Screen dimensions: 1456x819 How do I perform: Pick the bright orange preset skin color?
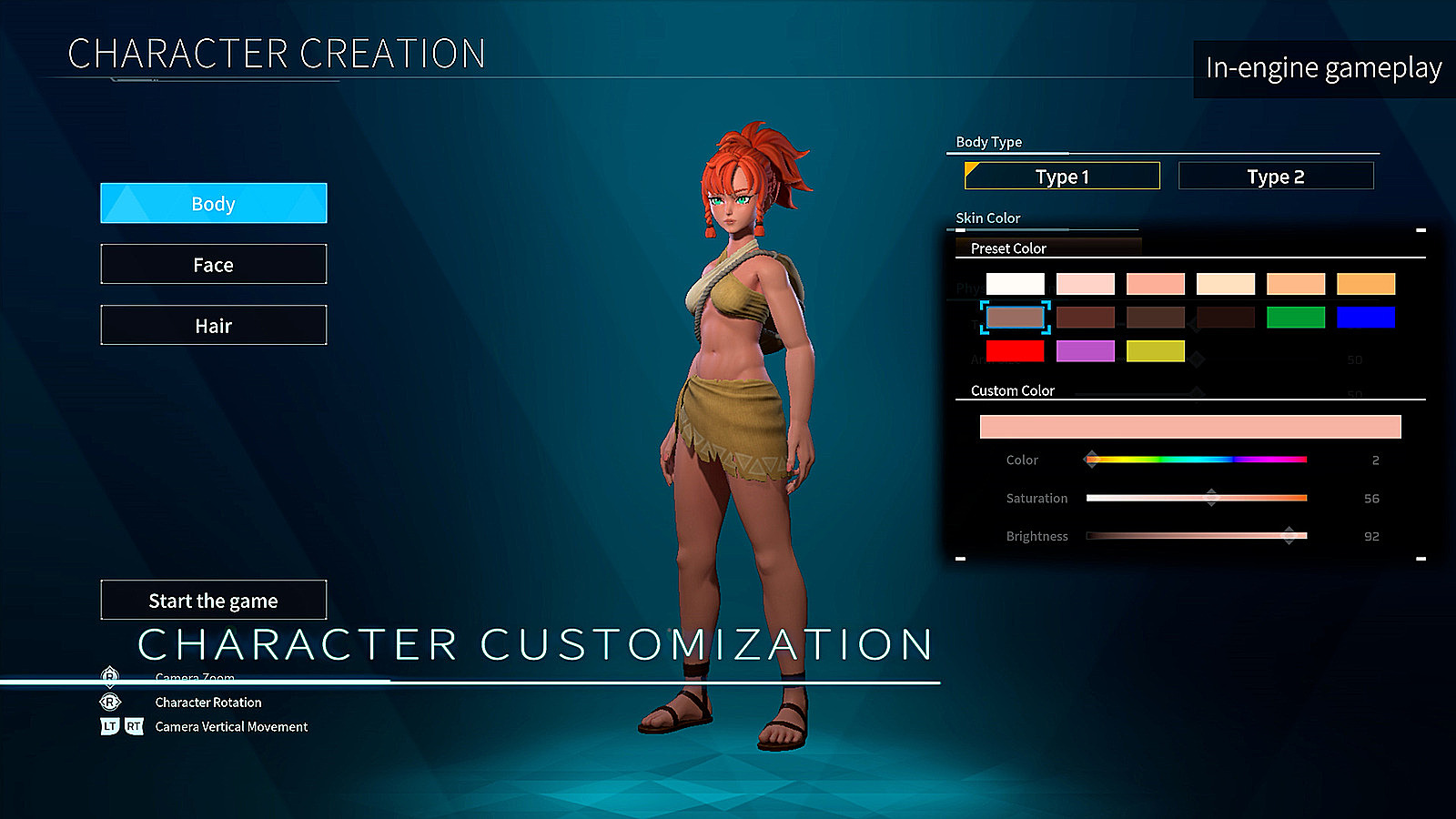(x=1365, y=284)
